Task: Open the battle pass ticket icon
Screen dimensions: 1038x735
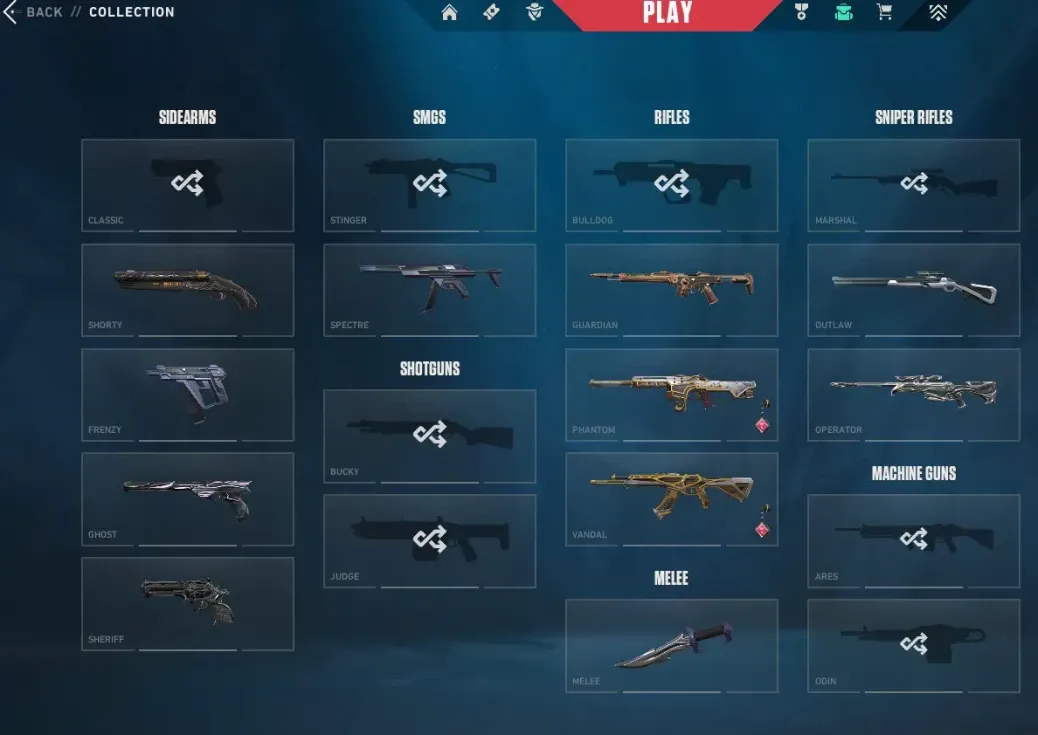Action: tap(491, 12)
